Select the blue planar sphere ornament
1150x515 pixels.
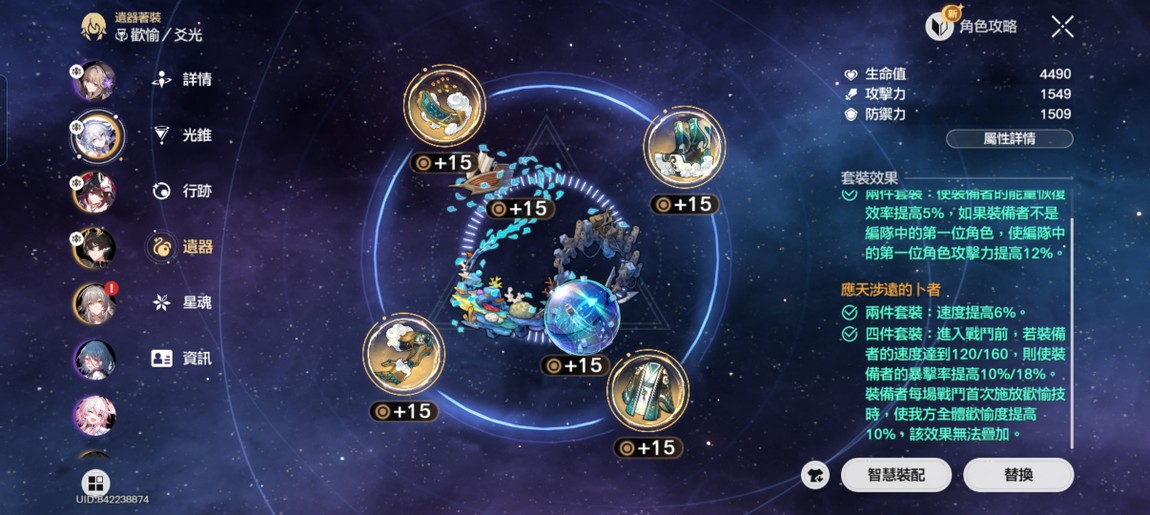pyautogui.click(x=582, y=317)
